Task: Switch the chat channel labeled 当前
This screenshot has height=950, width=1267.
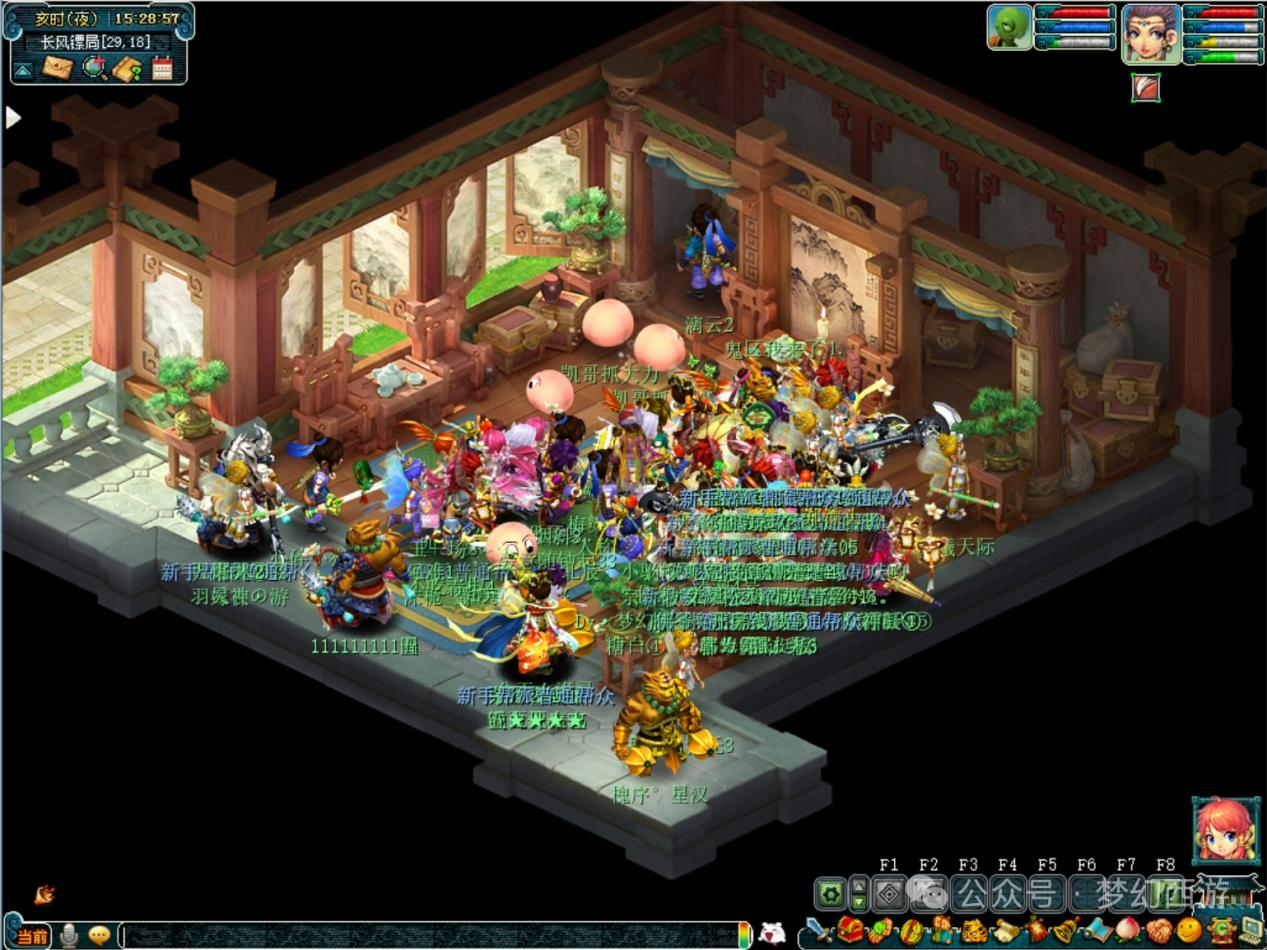Action: pyautogui.click(x=31, y=936)
